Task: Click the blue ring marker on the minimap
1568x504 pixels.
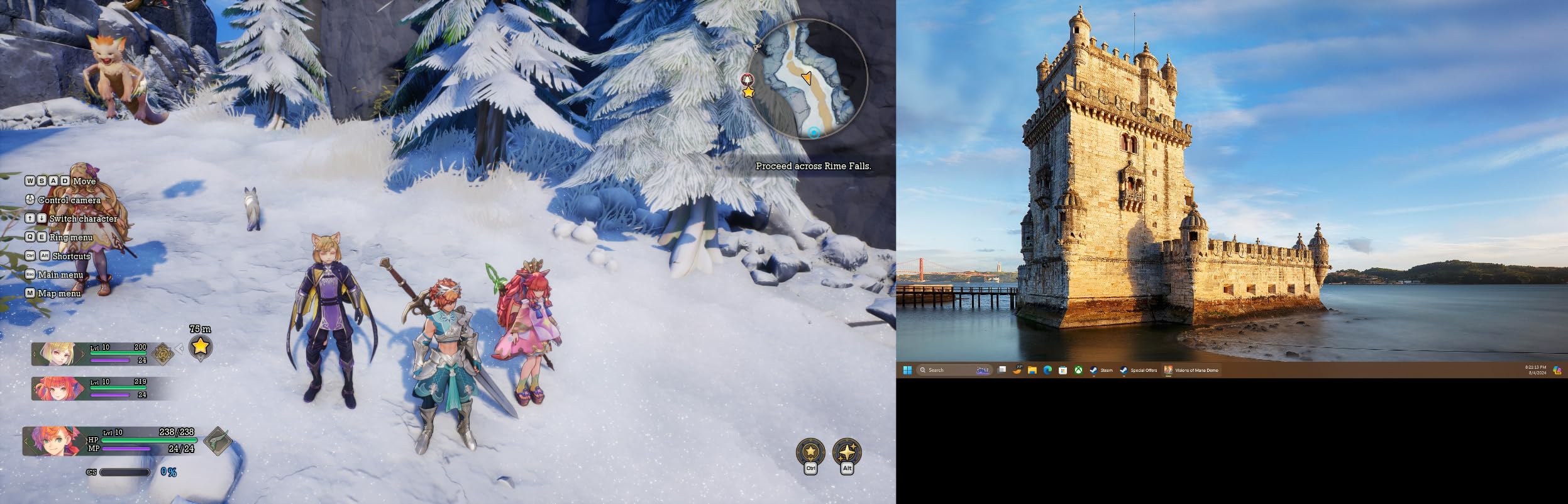Action: [x=814, y=132]
